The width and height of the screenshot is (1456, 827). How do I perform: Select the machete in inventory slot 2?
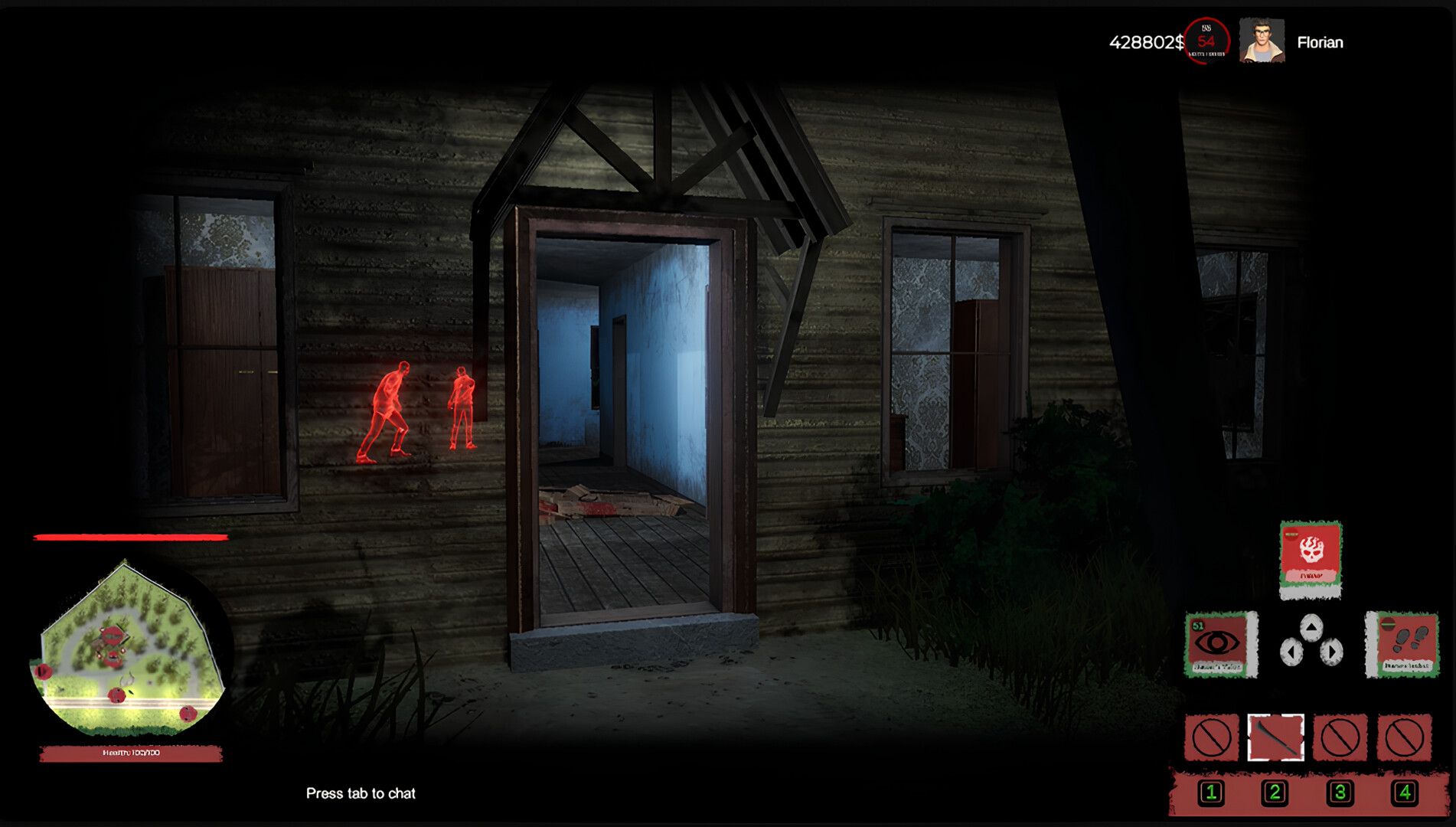point(1275,737)
